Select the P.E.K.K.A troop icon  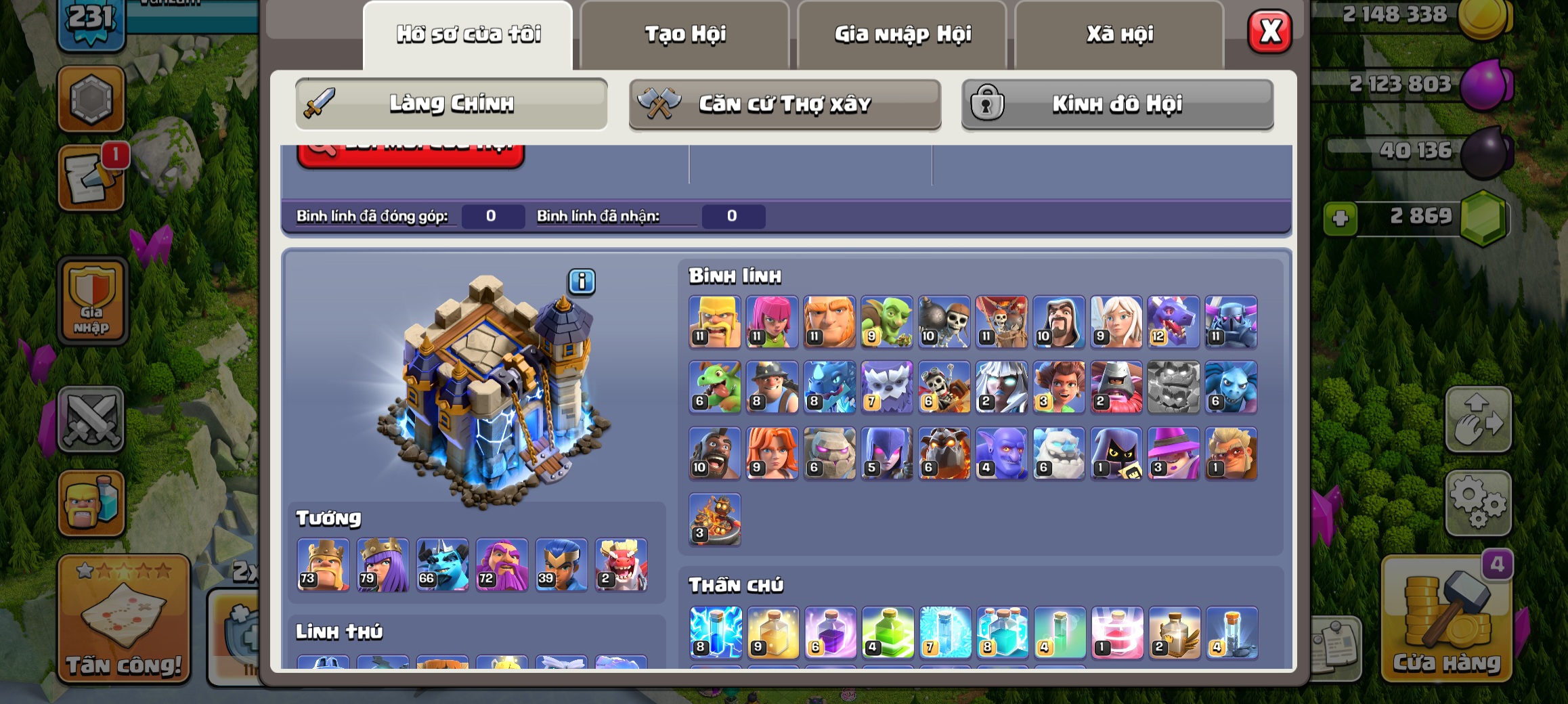coord(1231,322)
